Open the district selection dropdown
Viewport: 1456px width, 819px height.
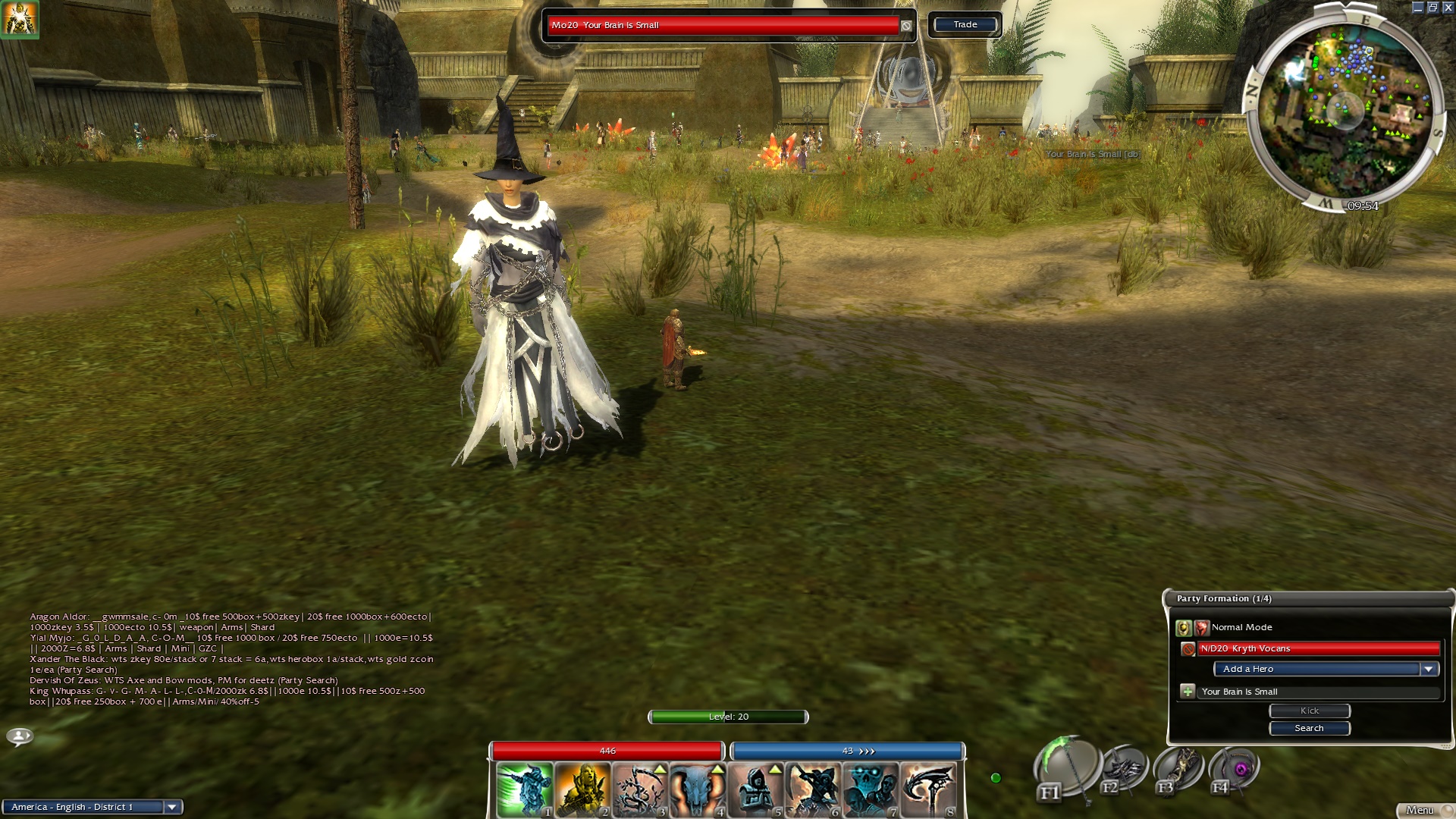(172, 807)
